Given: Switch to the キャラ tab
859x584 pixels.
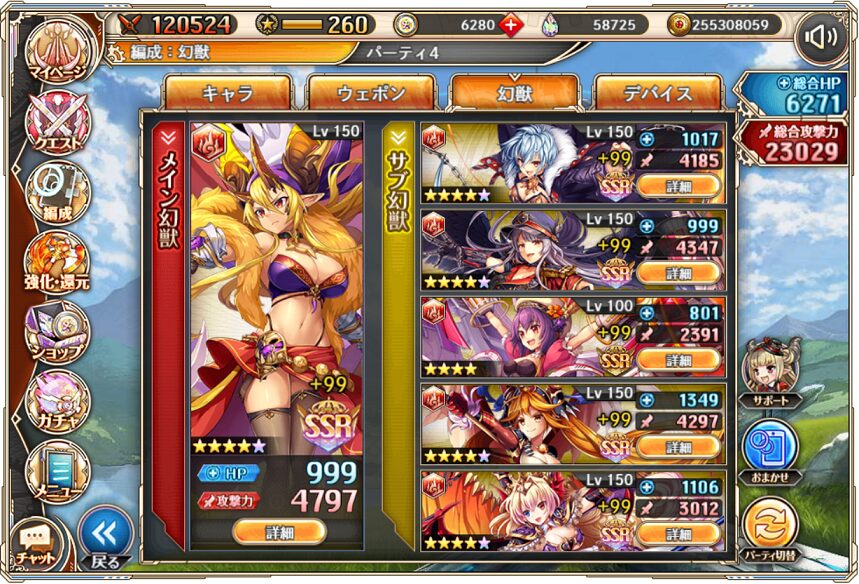Looking at the screenshot, I should (x=227, y=94).
